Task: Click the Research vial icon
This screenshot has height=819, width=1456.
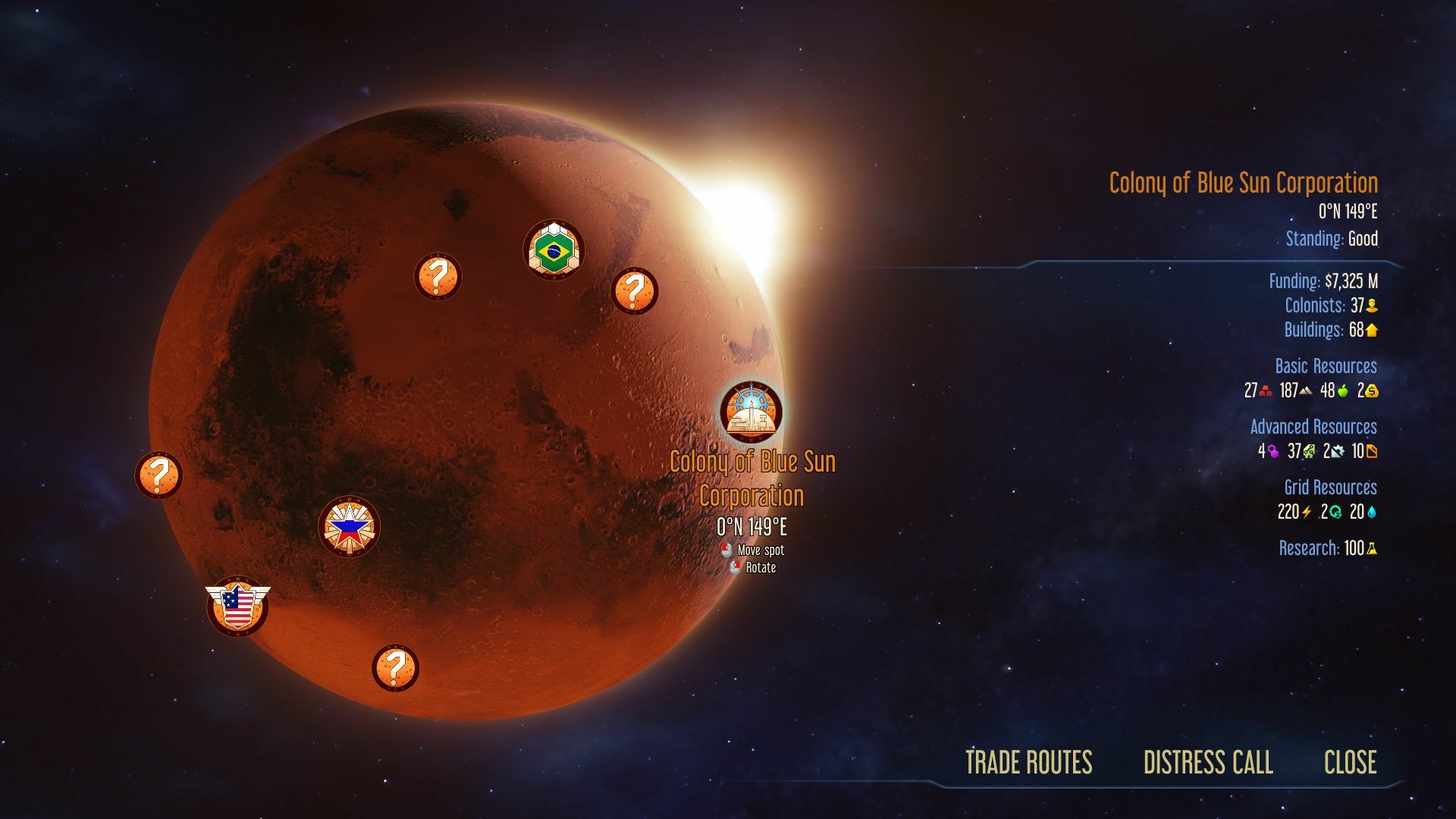Action: (1371, 550)
